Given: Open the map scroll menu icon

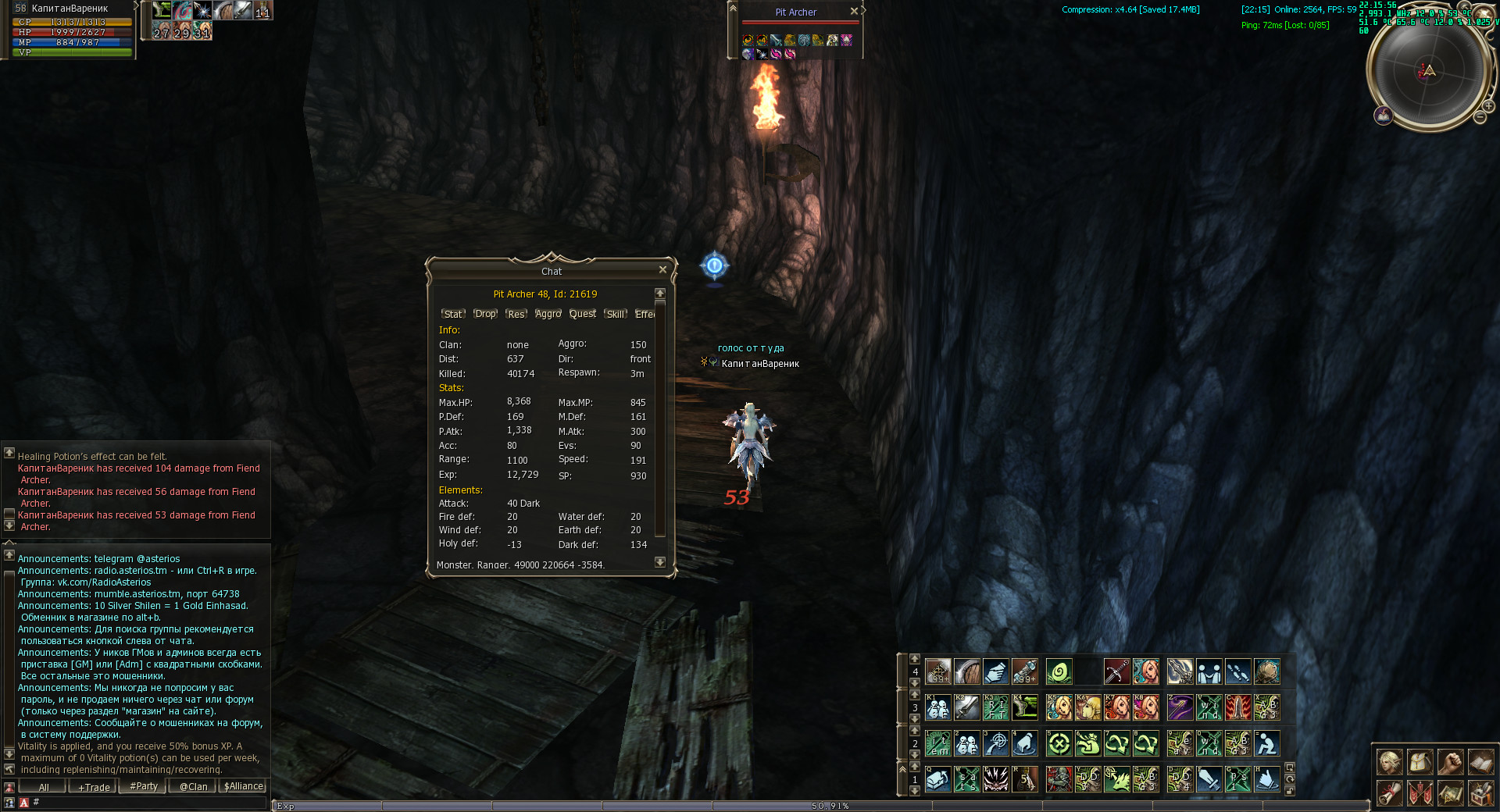Looking at the screenshot, I should (1450, 793).
